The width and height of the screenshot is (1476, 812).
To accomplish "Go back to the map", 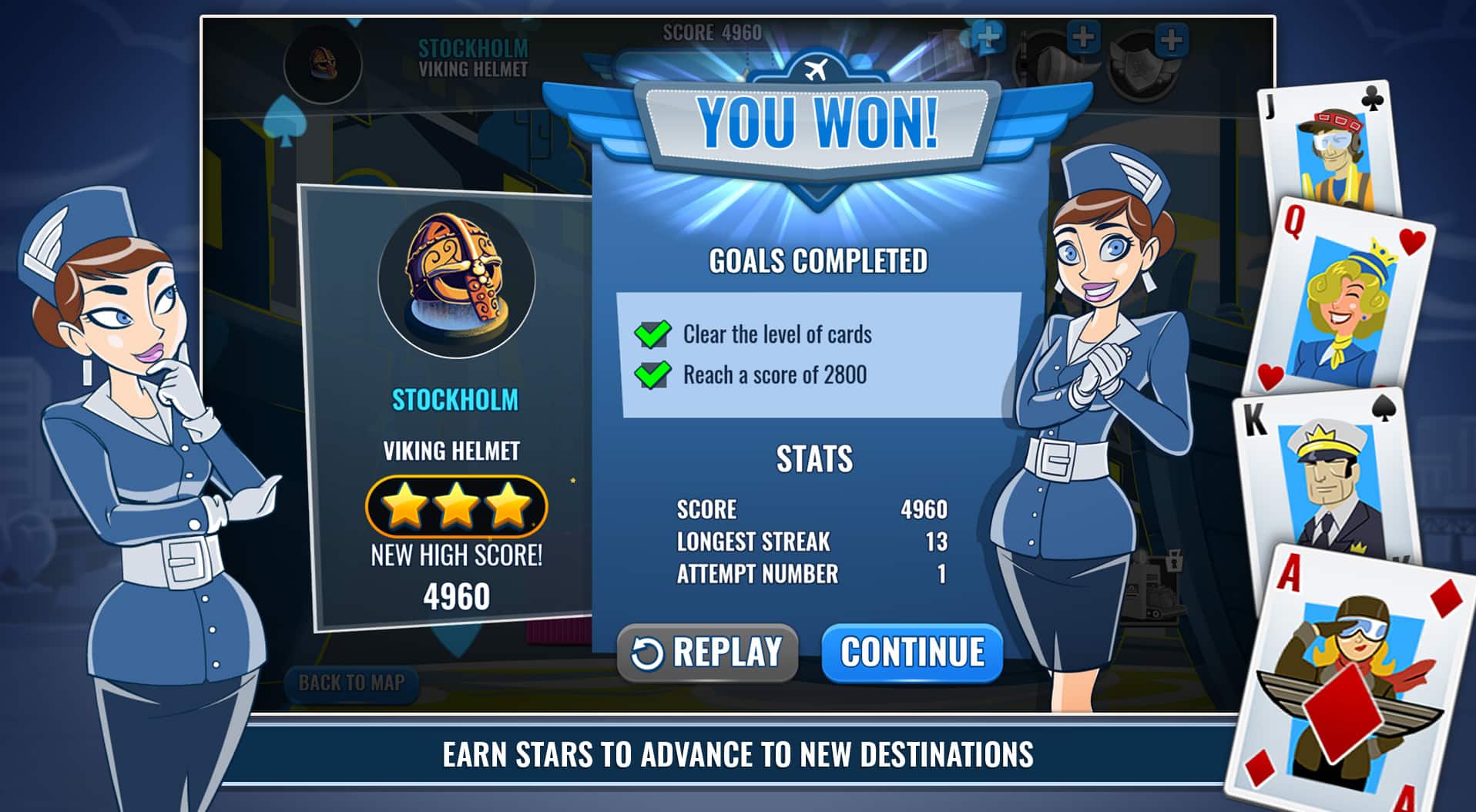I will point(351,683).
